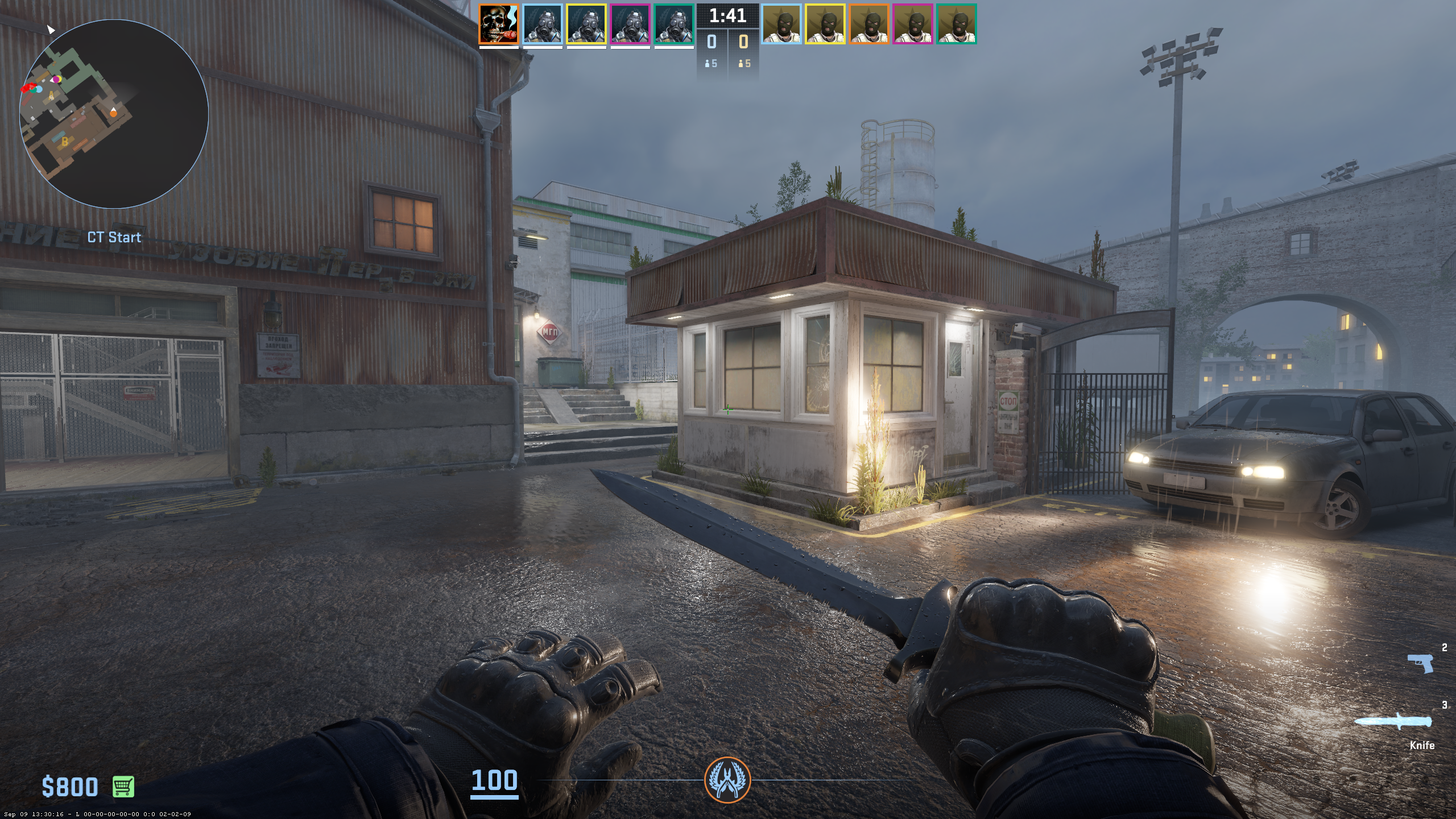The height and width of the screenshot is (819, 1456).
Task: Select the yellow-bordered gas mask teammate portrait
Action: (586, 24)
